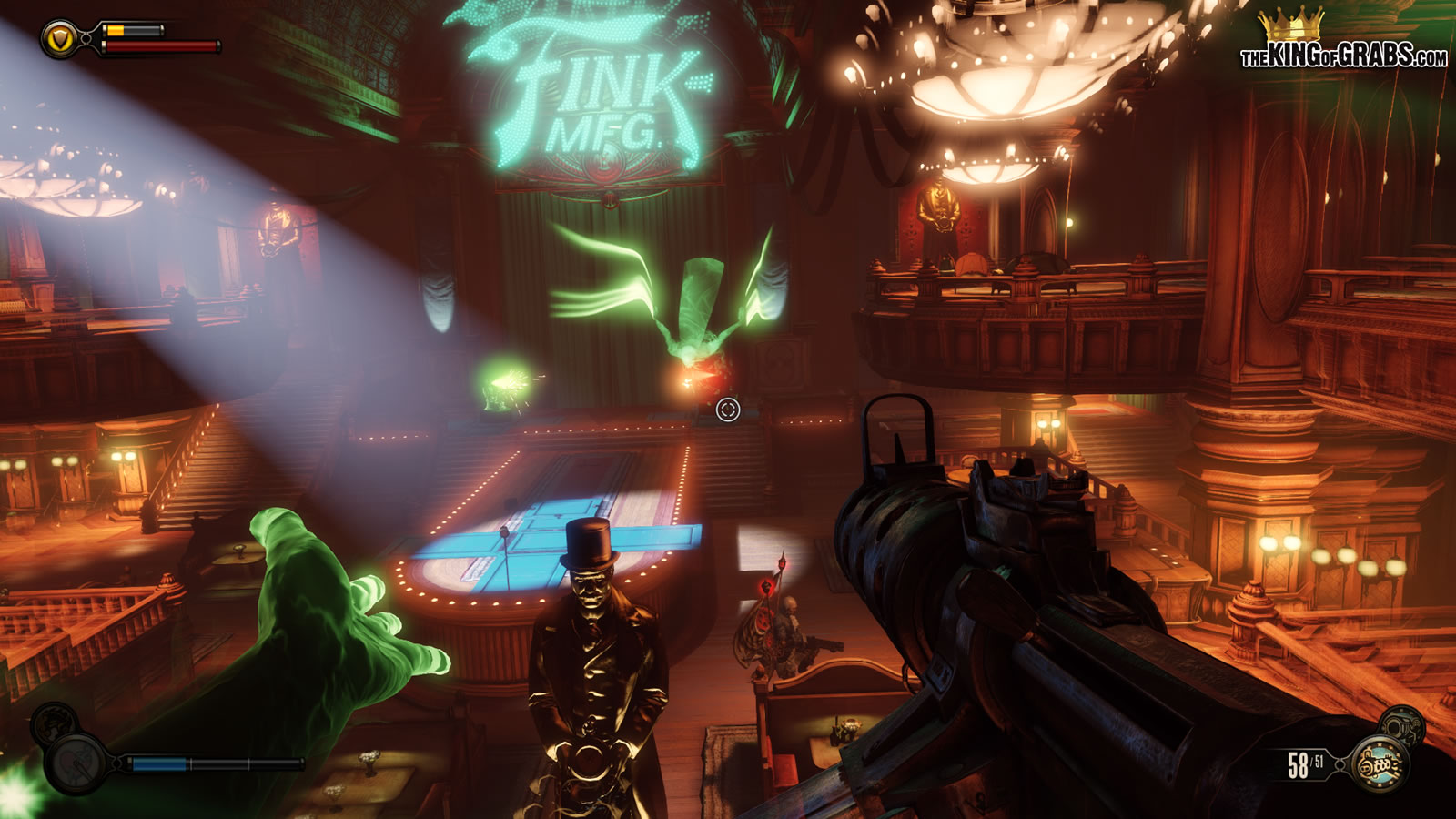Select the active vigor heart icon
Image resolution: width=1456 pixels, height=819 pixels.
tap(77, 763)
